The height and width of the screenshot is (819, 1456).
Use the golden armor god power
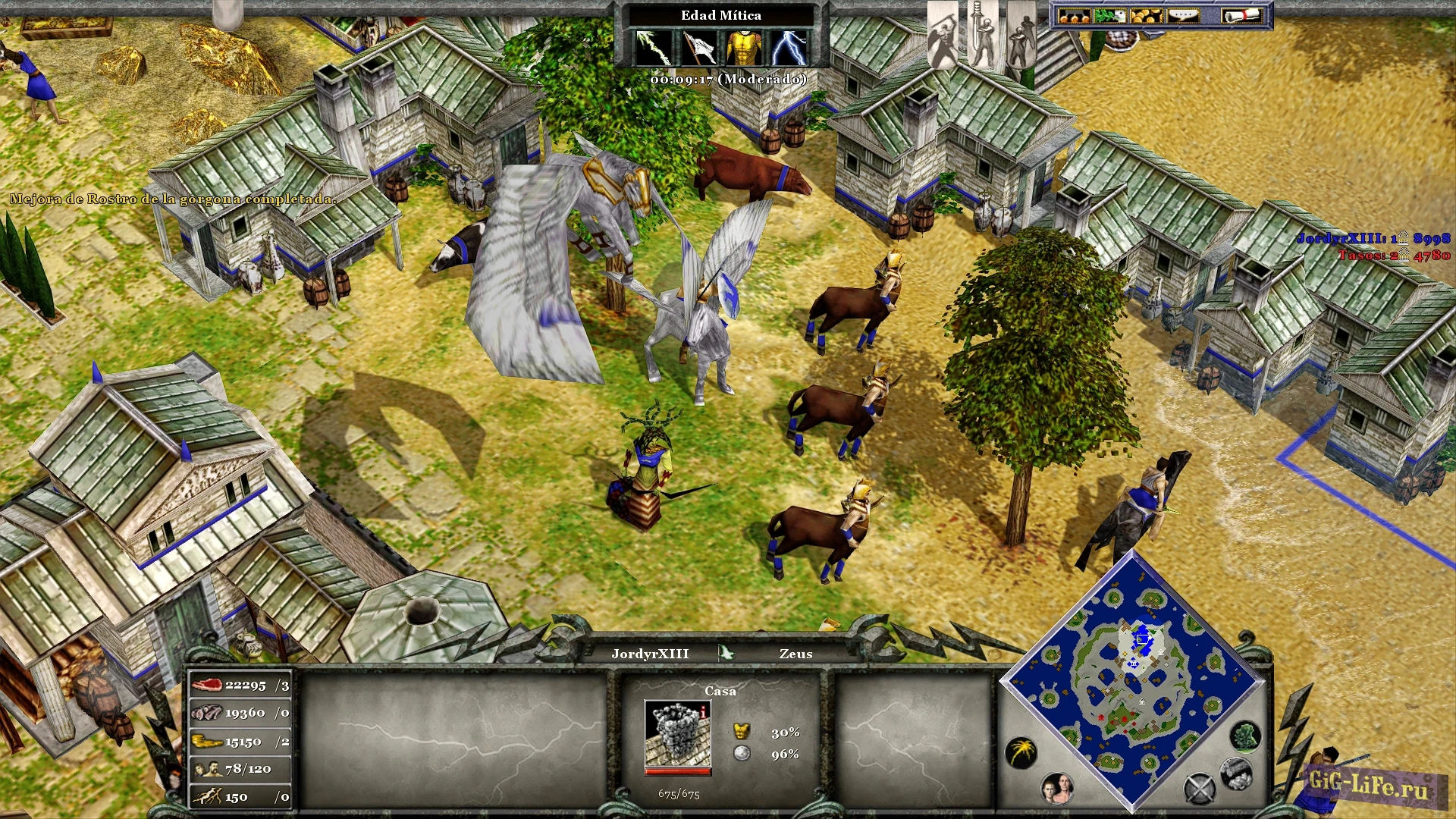pyautogui.click(x=744, y=48)
